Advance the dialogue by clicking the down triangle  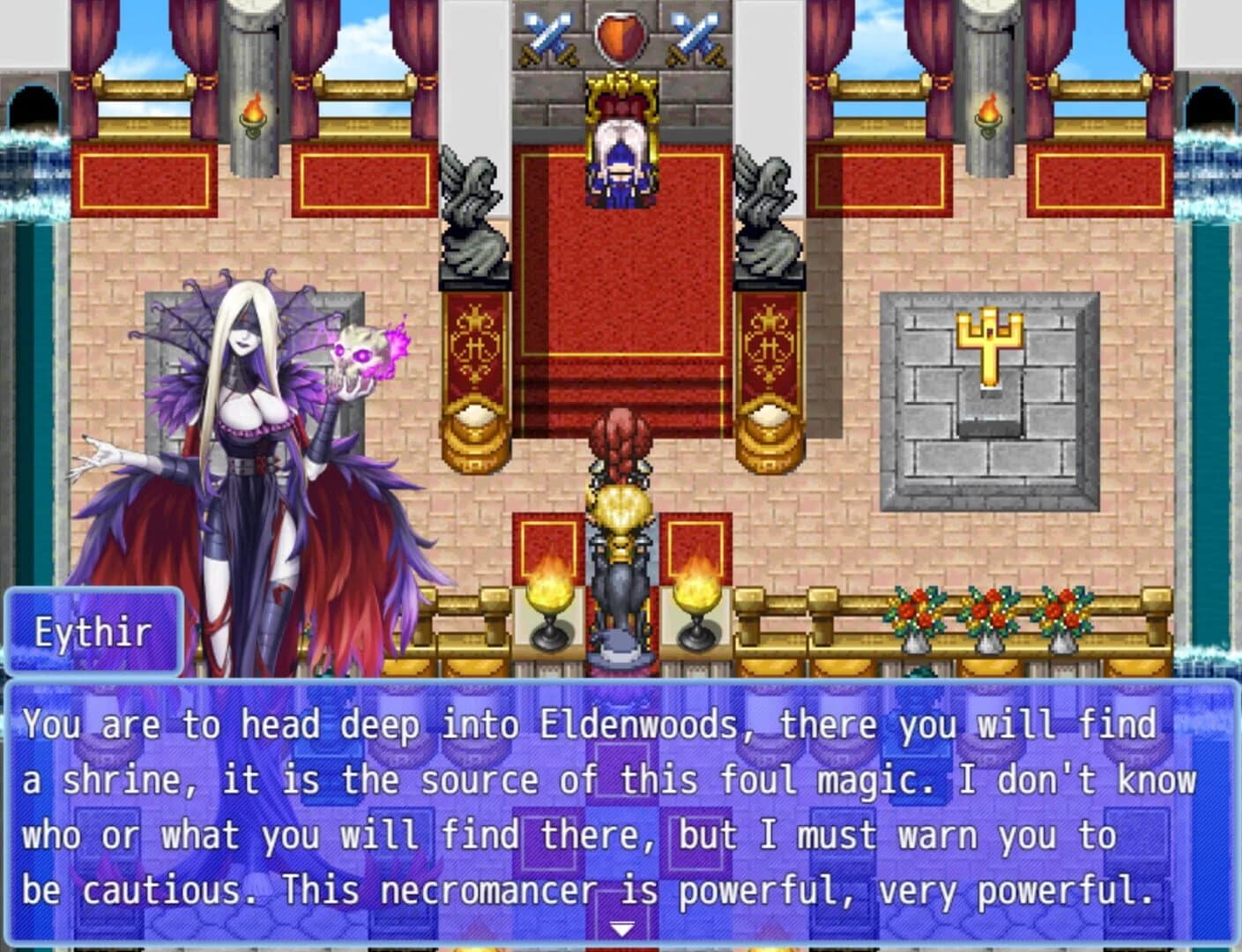tap(622, 927)
